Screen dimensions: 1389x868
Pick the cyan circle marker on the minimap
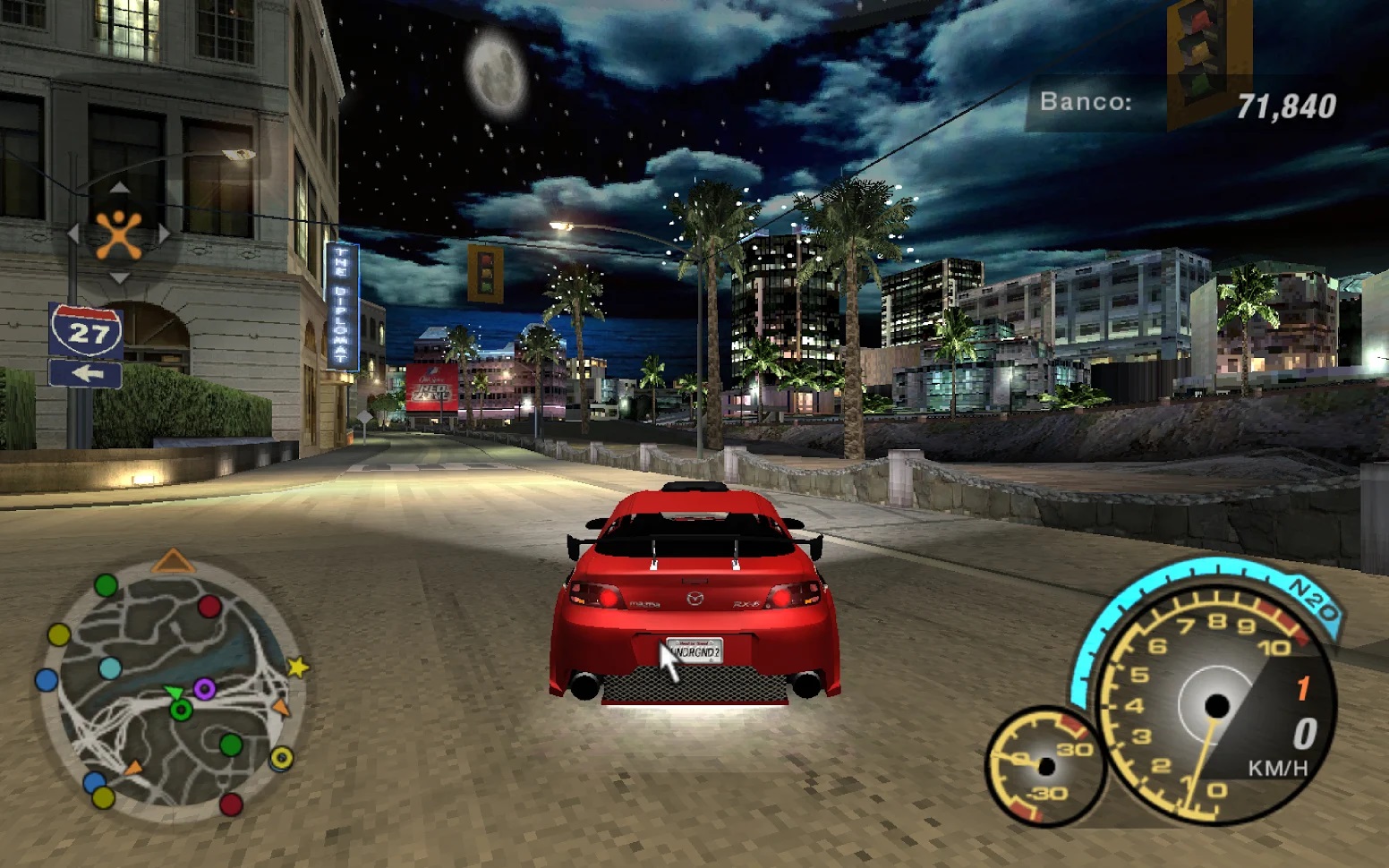tap(110, 668)
